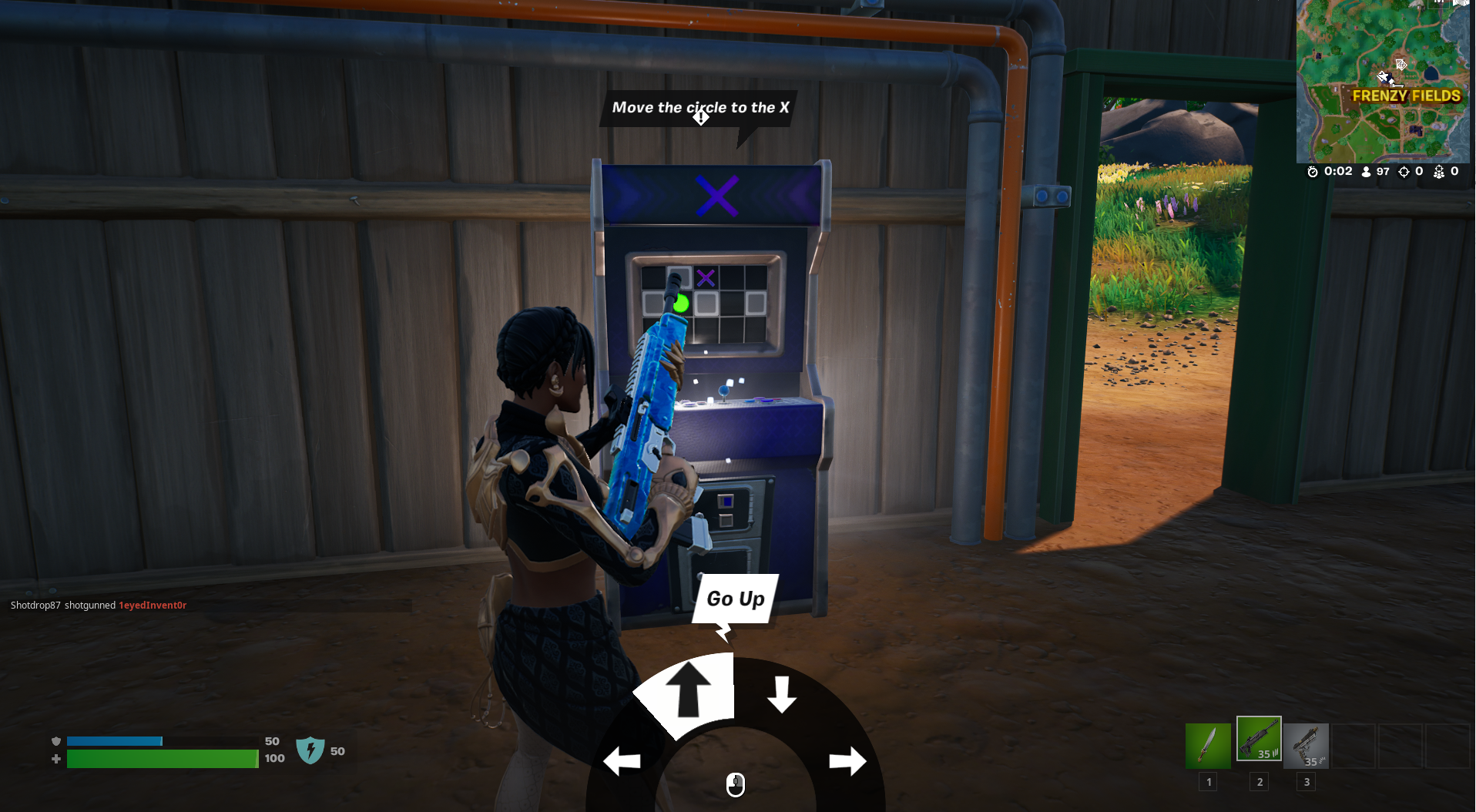Choose the Go Up arrow on the wheel

pyautogui.click(x=688, y=690)
